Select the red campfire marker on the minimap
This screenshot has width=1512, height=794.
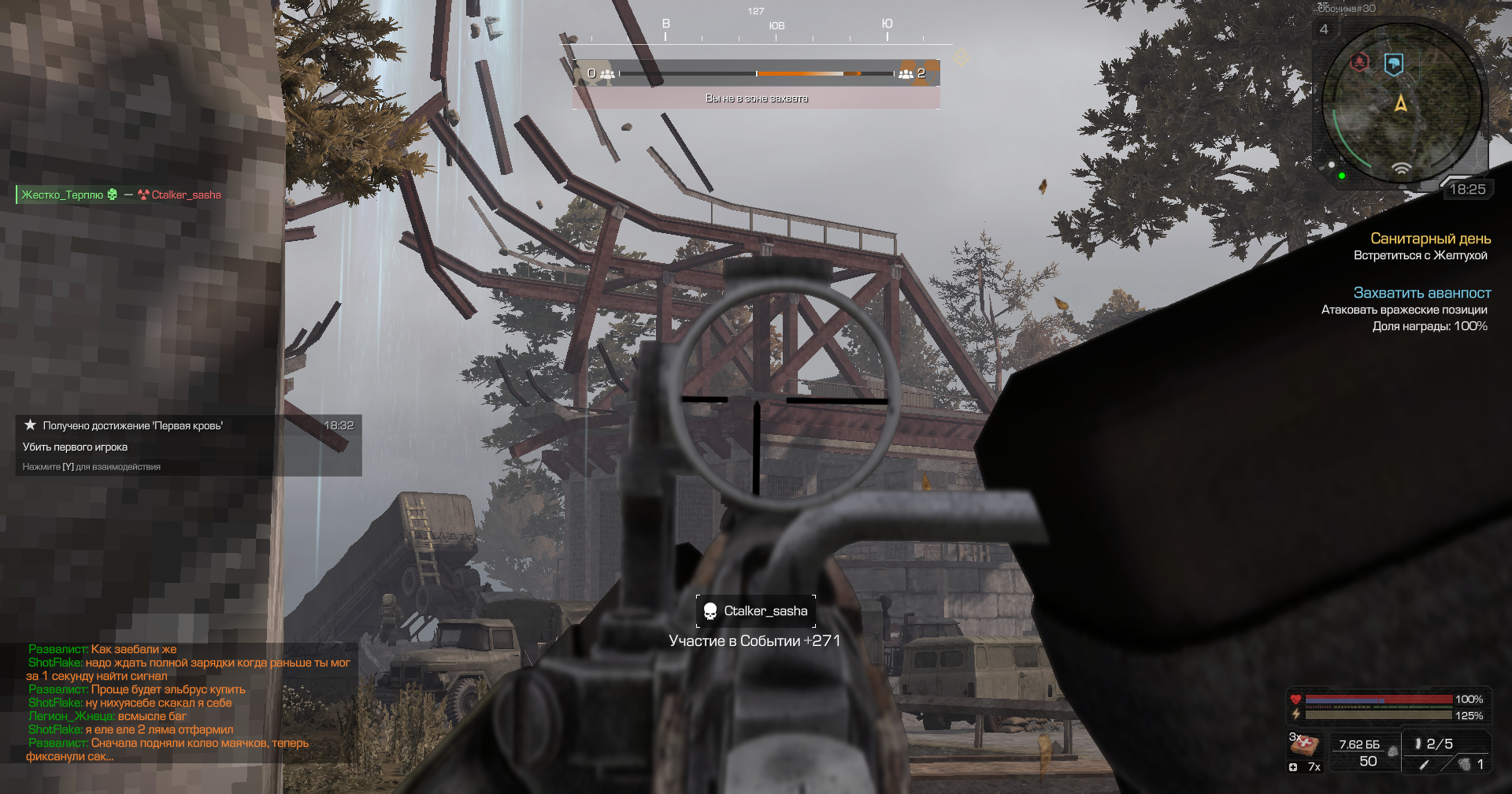pos(1360,62)
